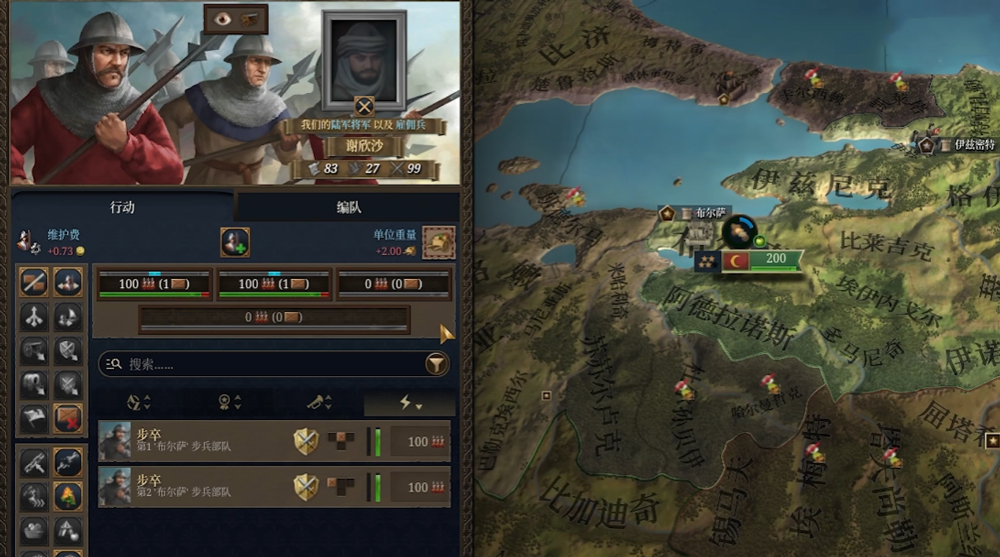The width and height of the screenshot is (1000, 557).
Task: Expand the formation panel with yellow arrow
Action: pos(446,334)
